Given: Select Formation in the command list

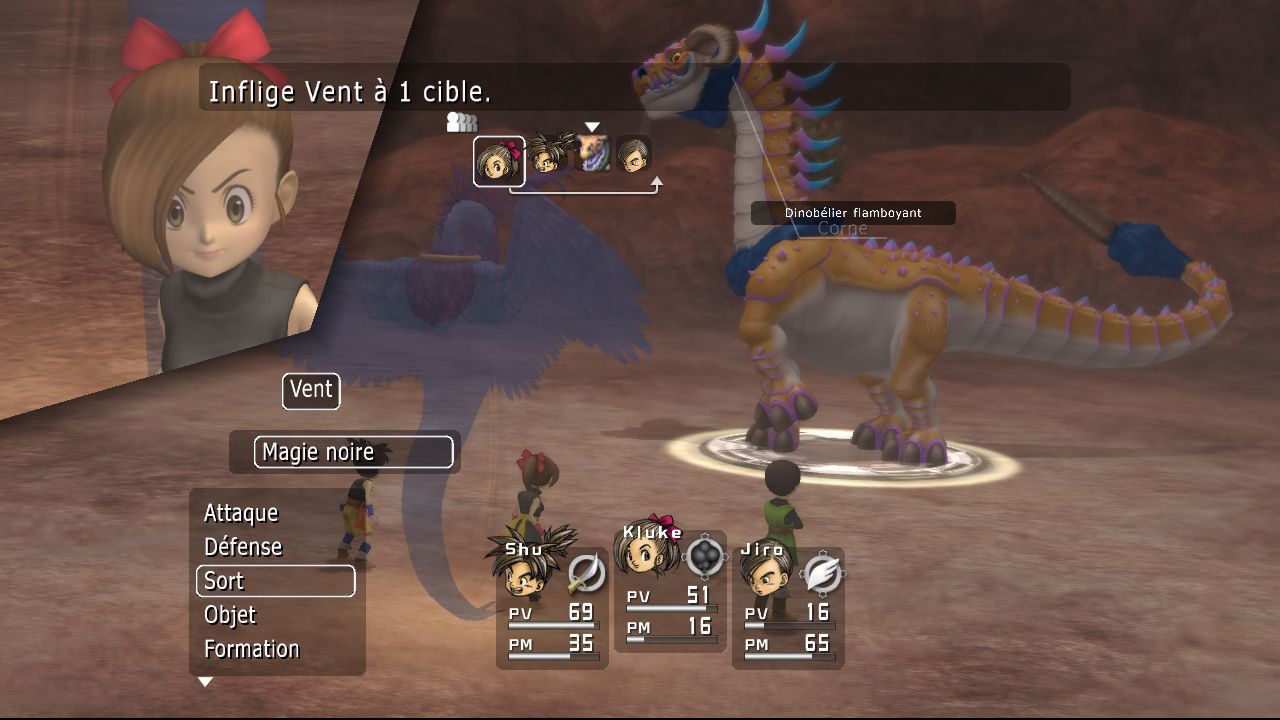Looking at the screenshot, I should pos(252,649).
